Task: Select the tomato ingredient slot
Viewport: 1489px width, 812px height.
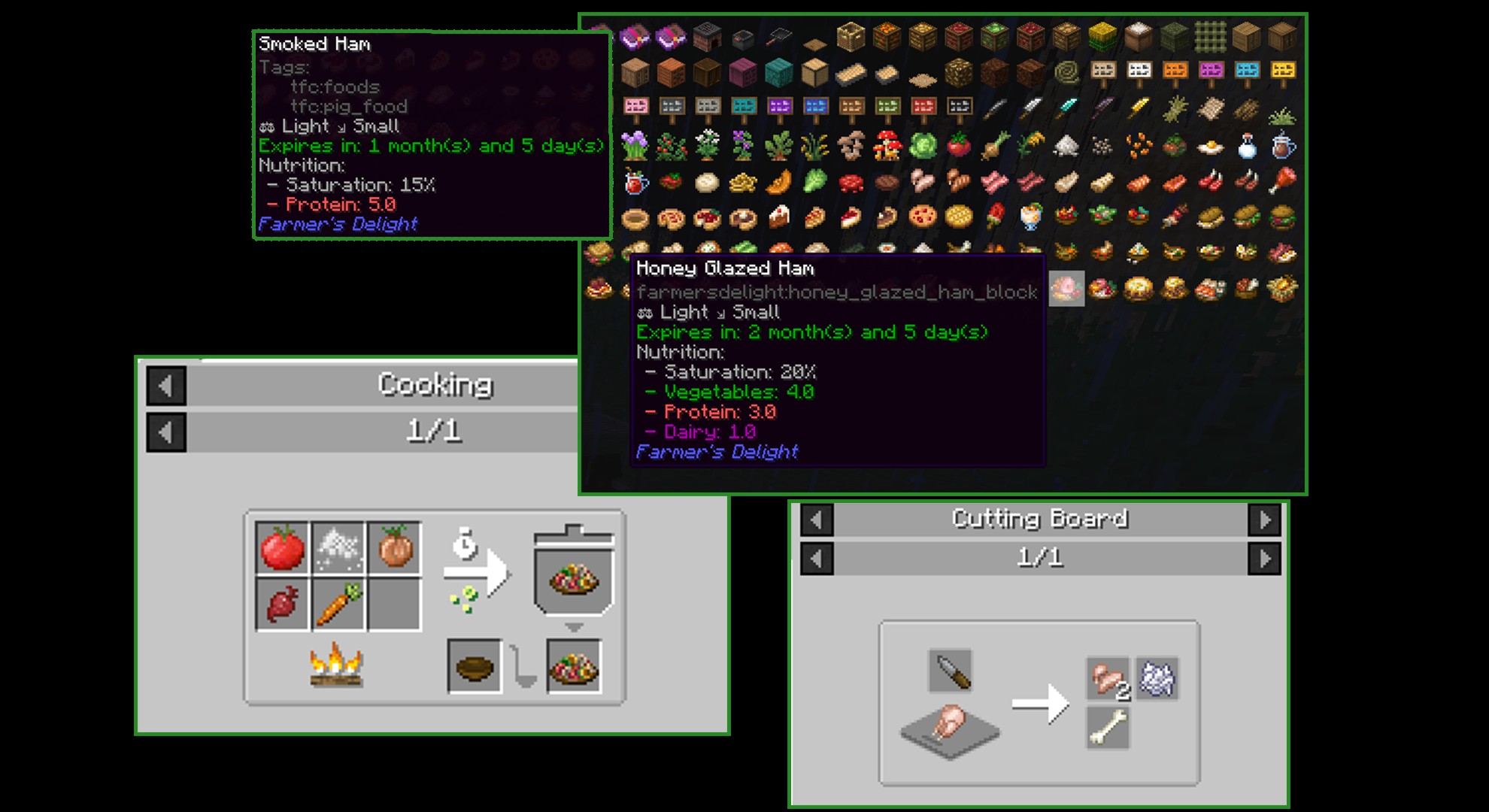Action: 282,548
